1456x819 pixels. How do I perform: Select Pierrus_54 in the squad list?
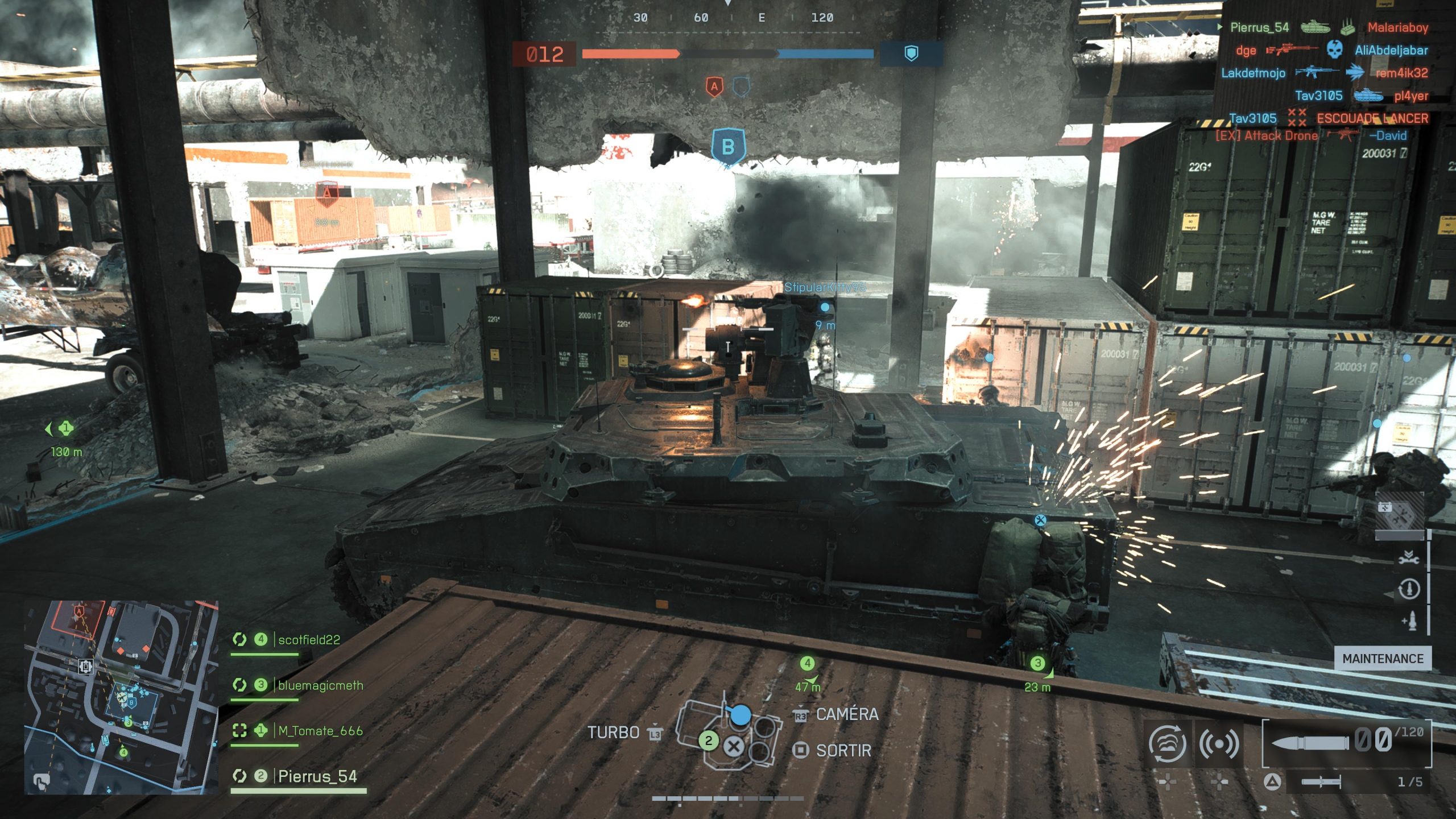(317, 776)
